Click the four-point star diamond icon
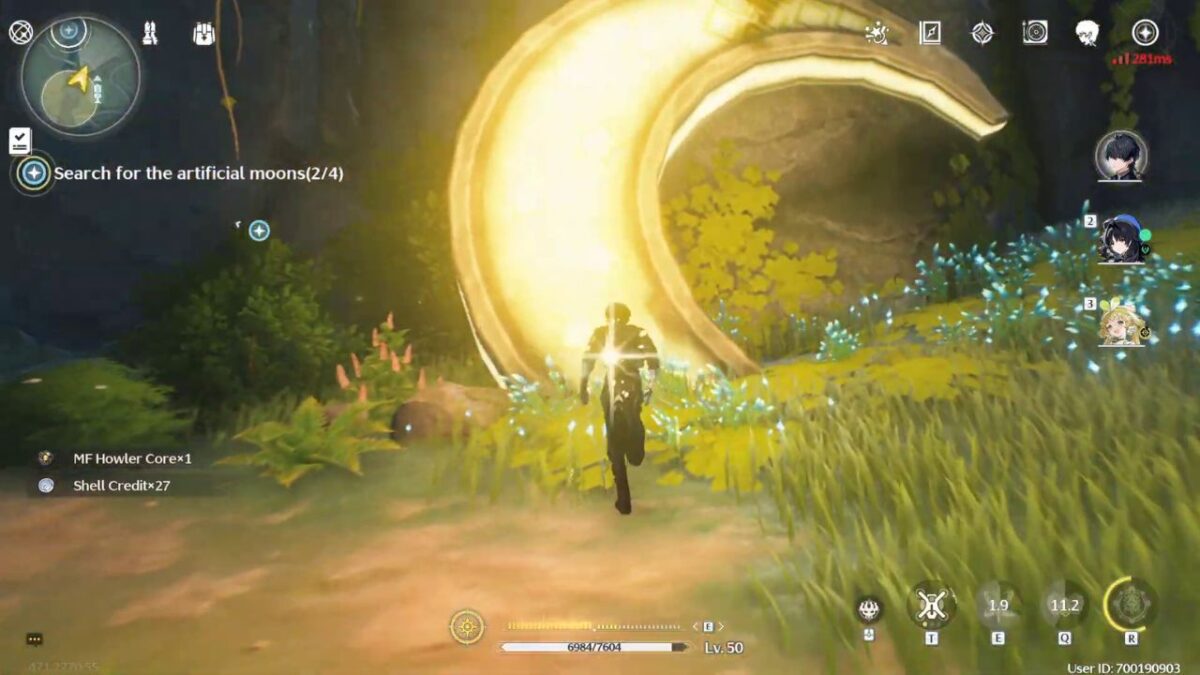This screenshot has width=1200, height=675. click(983, 33)
